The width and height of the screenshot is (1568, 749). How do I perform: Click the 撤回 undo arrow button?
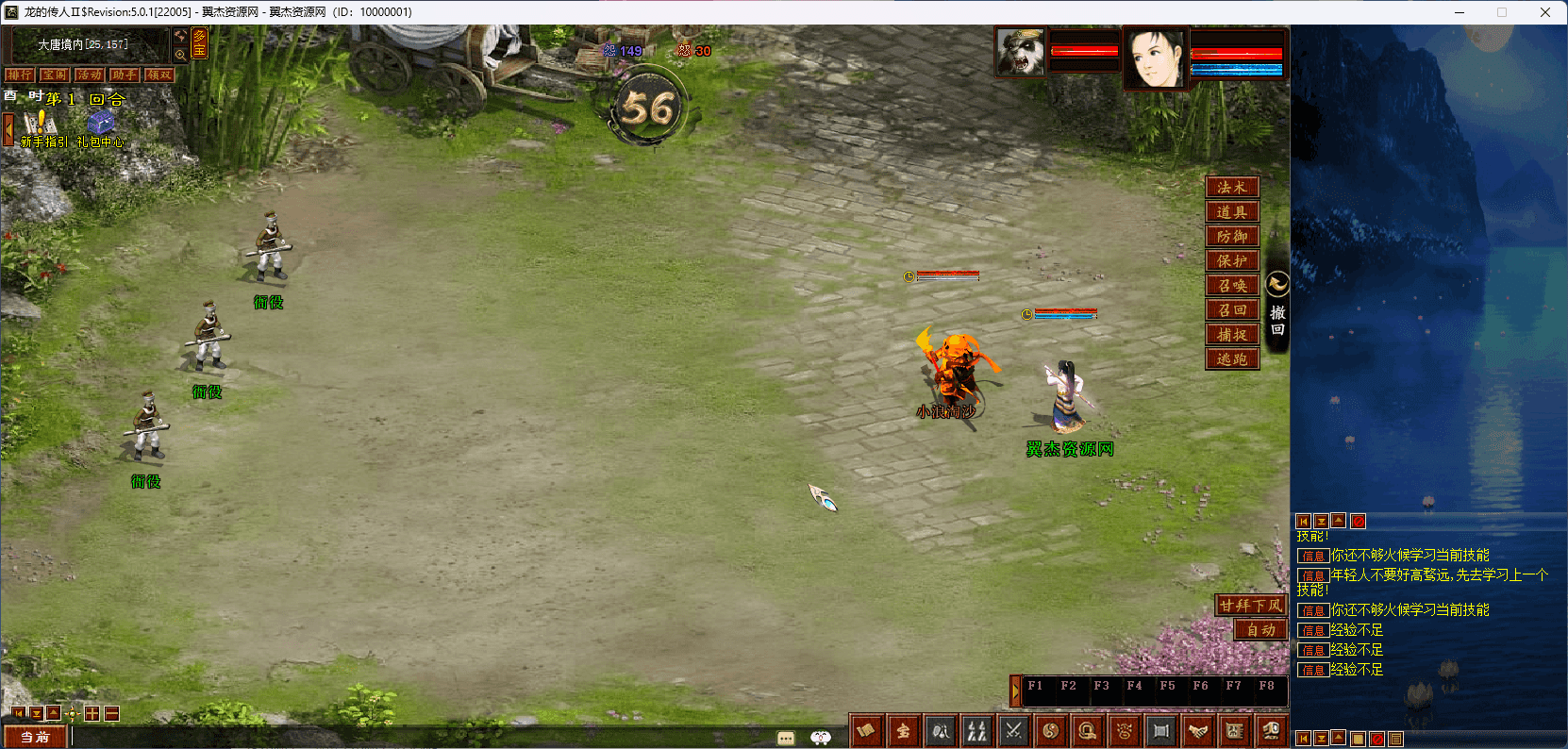coord(1277,284)
